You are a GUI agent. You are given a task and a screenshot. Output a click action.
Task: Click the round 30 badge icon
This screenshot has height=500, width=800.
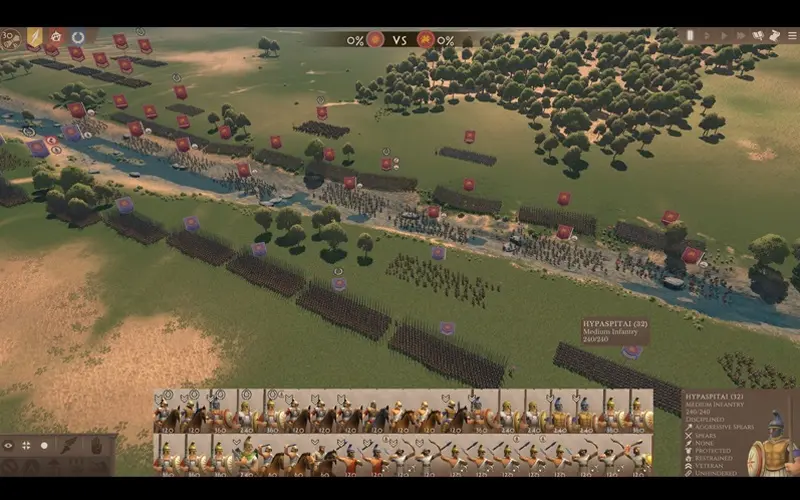pos(11,39)
